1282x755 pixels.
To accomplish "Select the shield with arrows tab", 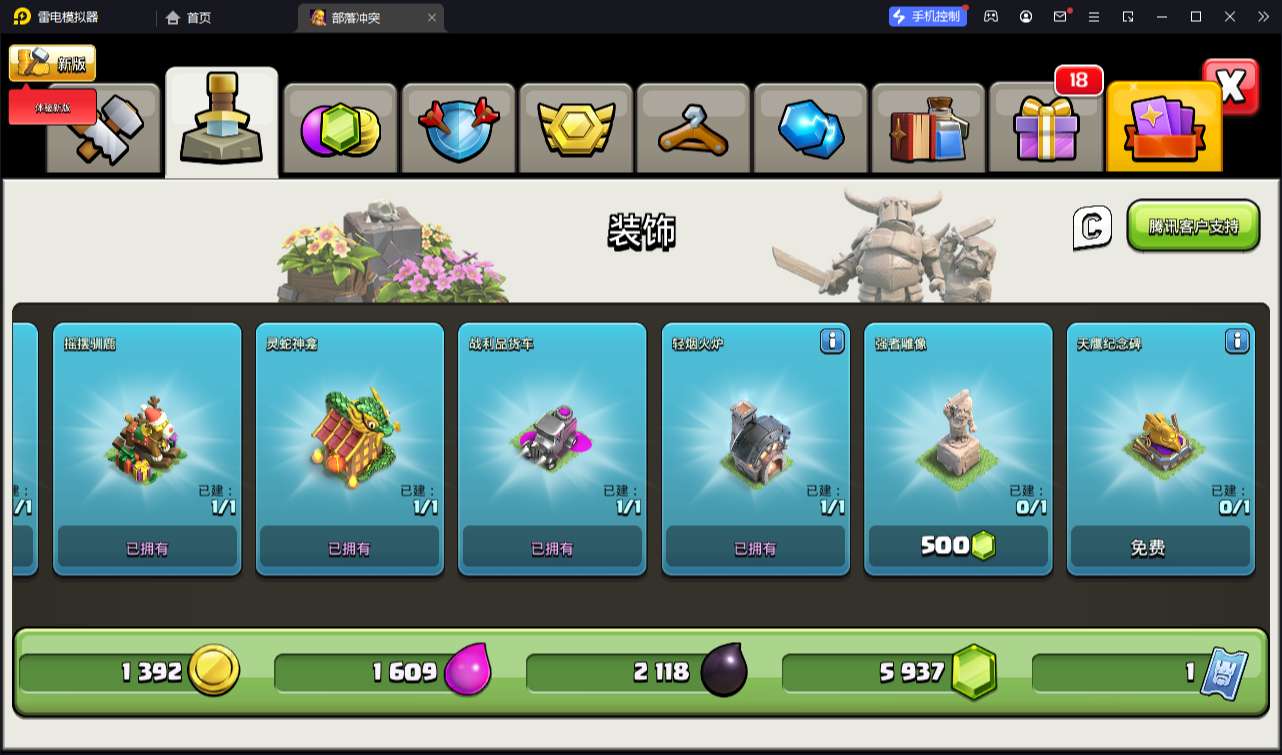I will [x=457, y=130].
